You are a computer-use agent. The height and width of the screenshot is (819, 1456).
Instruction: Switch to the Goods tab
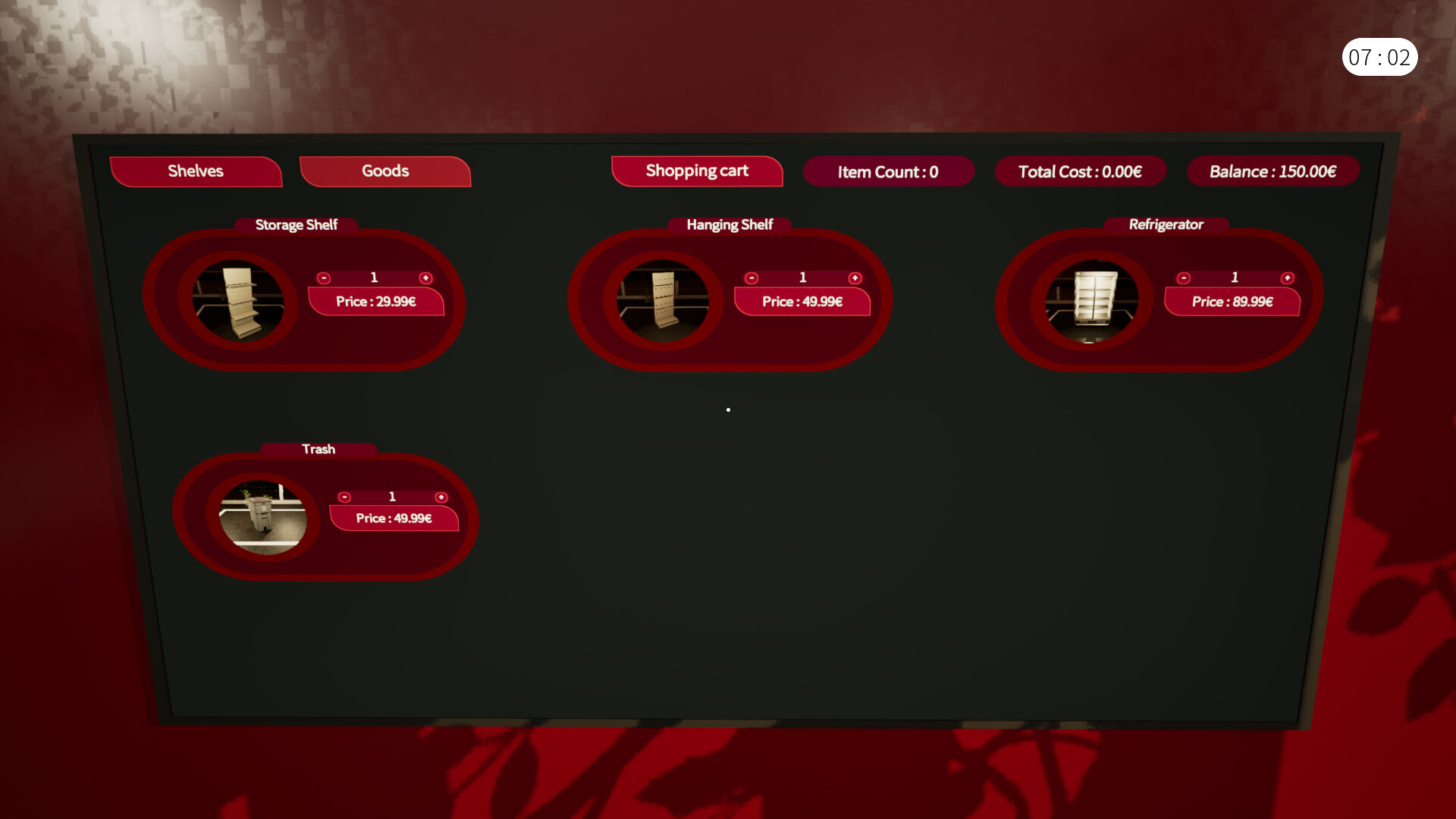[384, 171]
